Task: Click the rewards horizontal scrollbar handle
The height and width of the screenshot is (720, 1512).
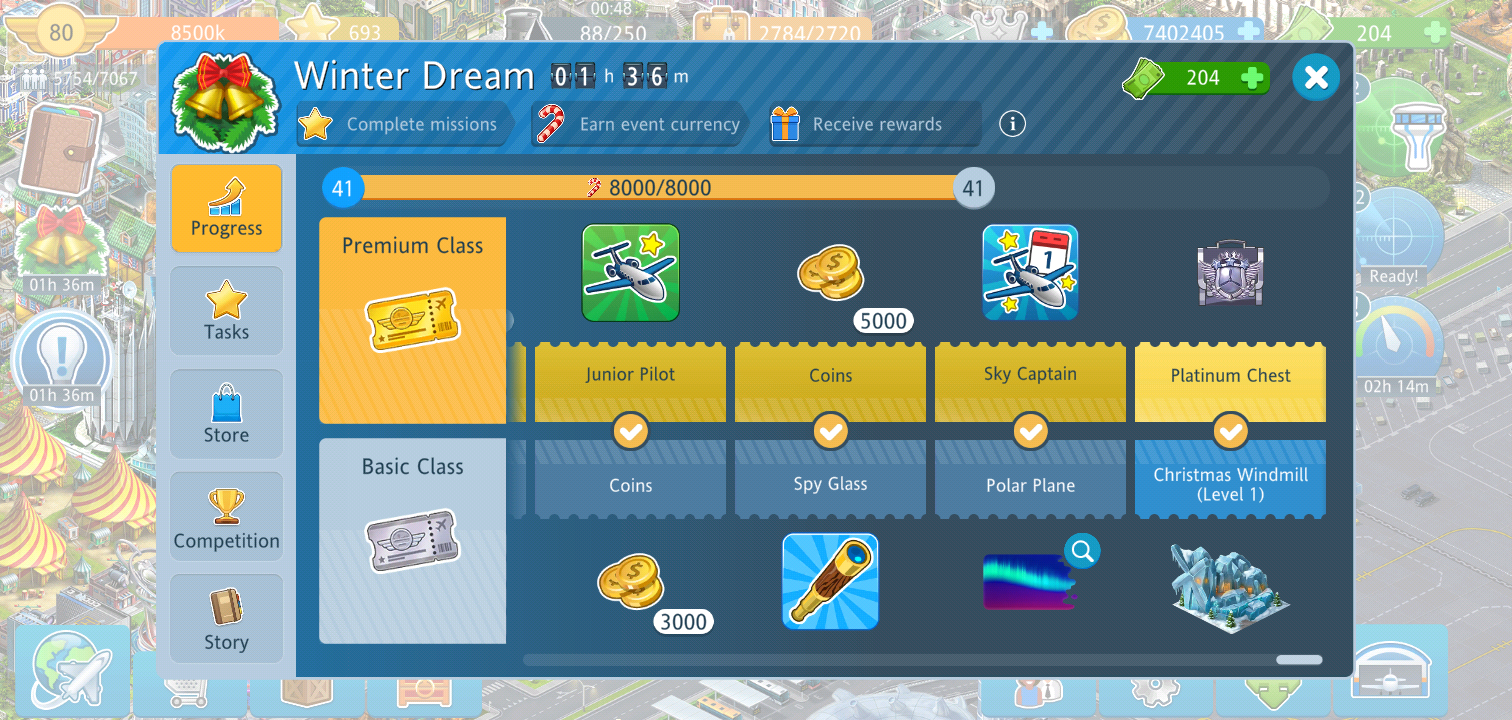Action: click(1299, 660)
